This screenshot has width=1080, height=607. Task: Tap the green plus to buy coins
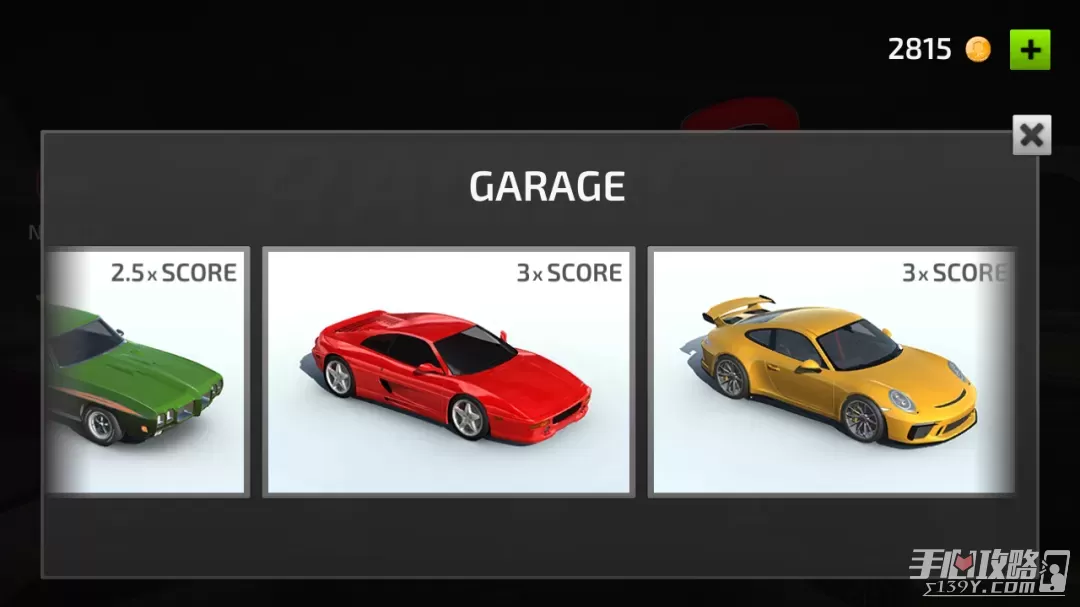click(1029, 49)
